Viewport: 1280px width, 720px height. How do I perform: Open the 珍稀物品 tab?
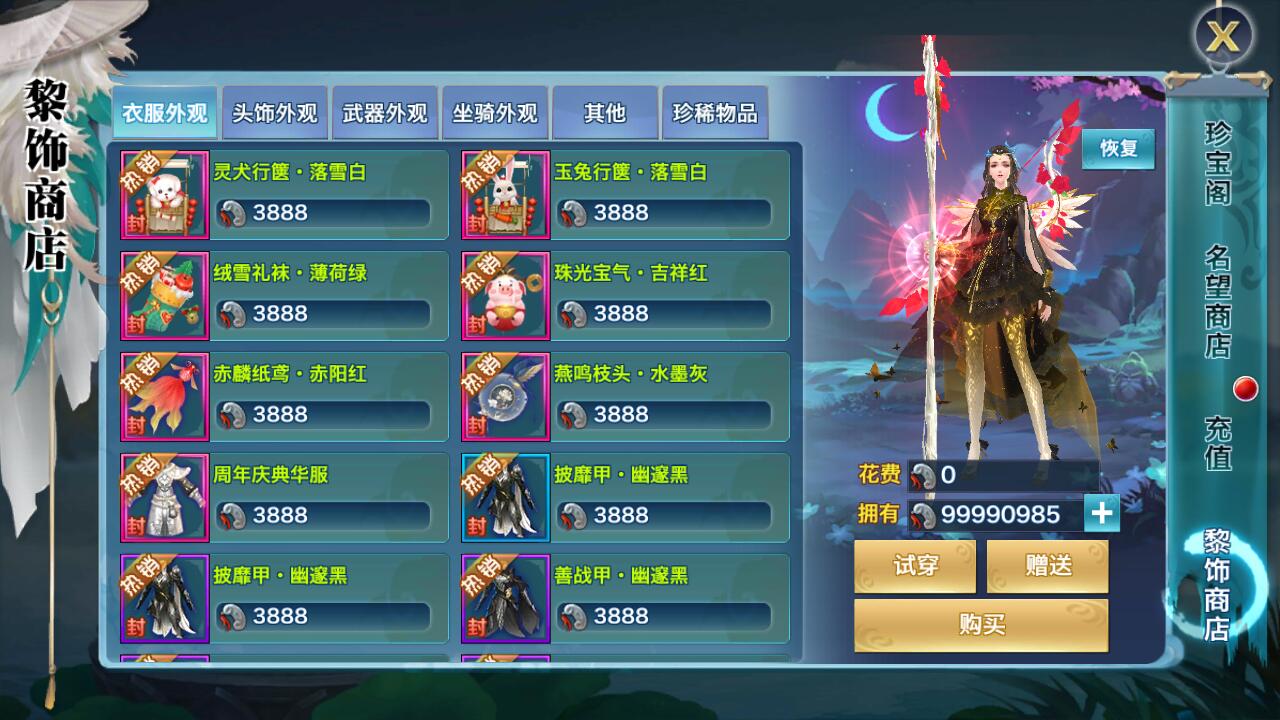[x=715, y=113]
